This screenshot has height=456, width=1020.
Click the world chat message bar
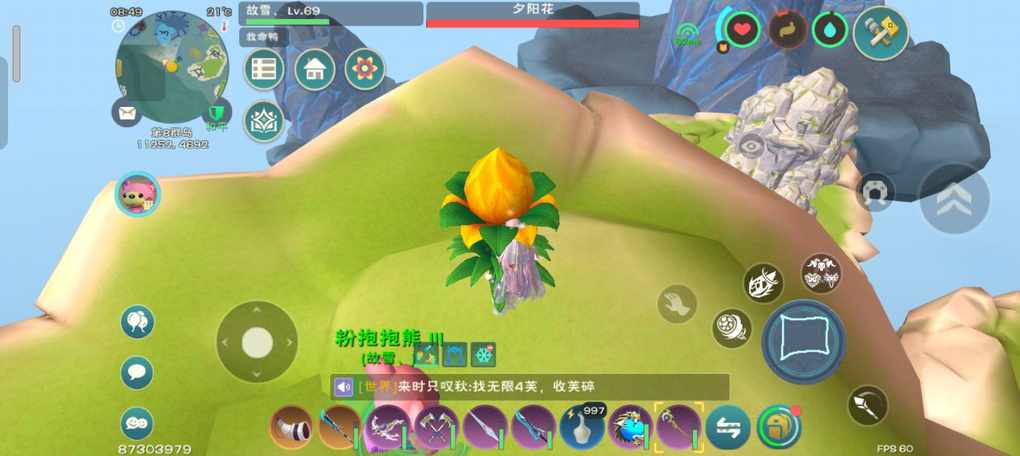click(530, 387)
